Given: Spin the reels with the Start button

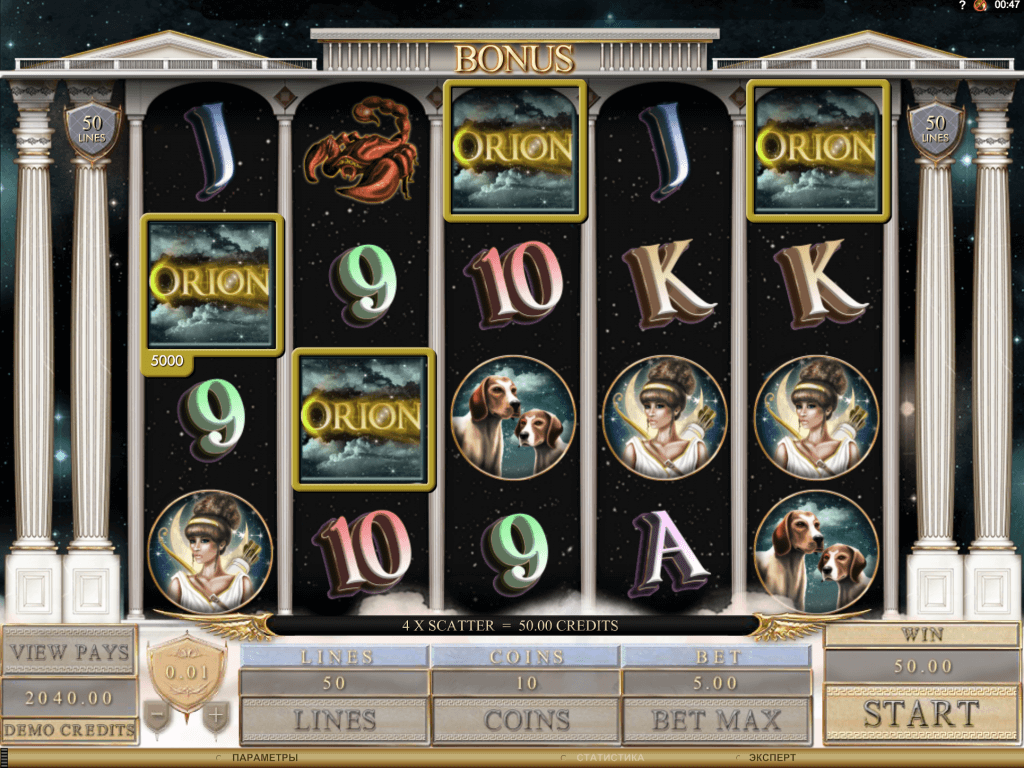Looking at the screenshot, I should point(921,714).
